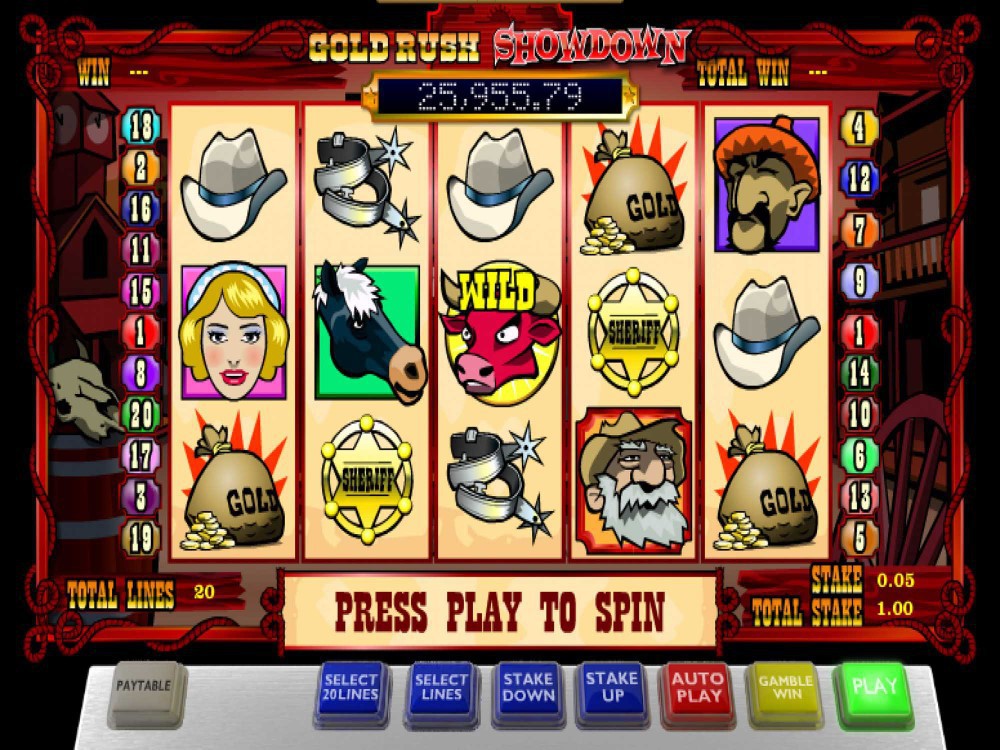
Task: Select payline number 18 badge
Action: pos(141,127)
